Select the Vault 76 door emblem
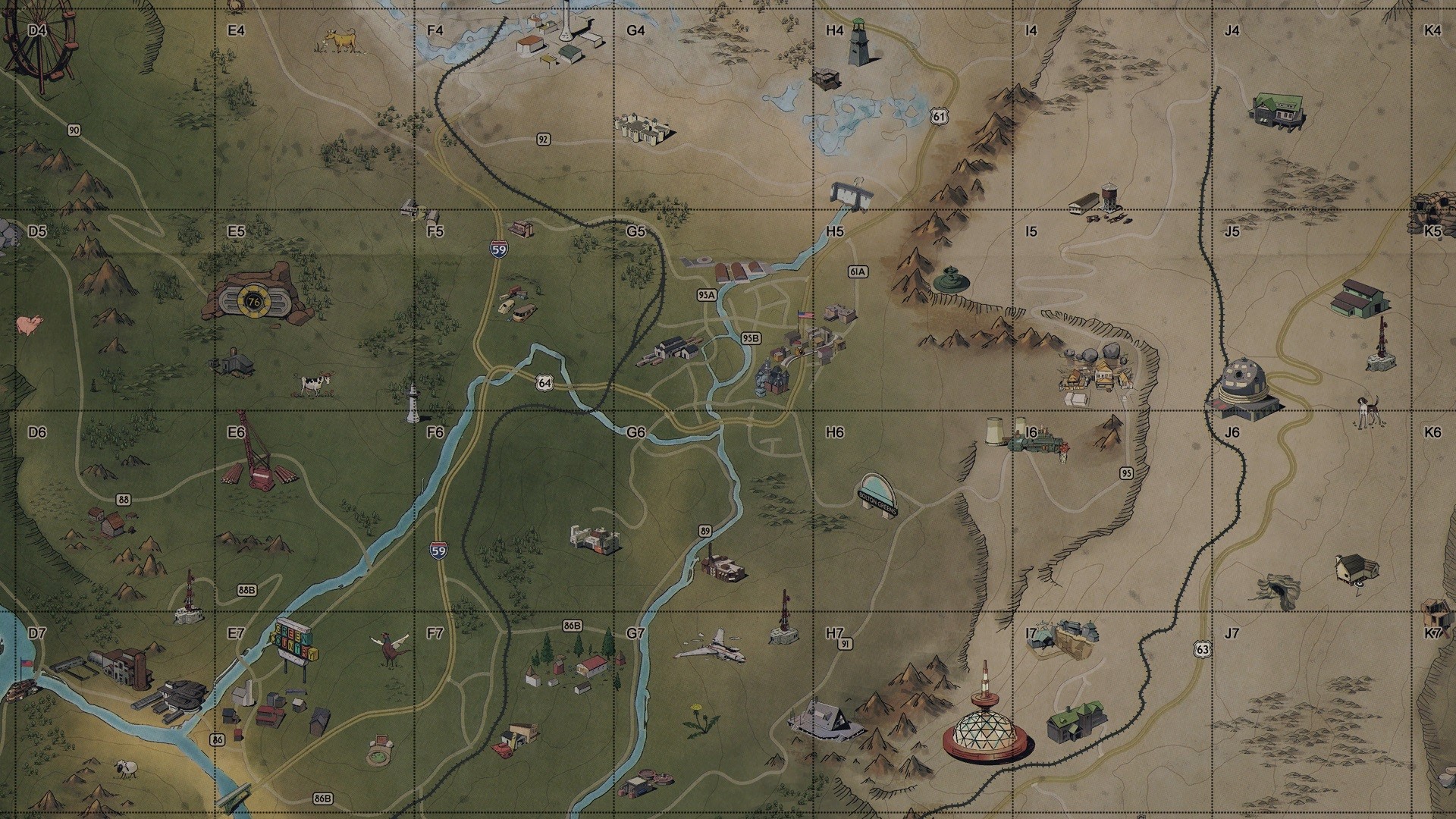 pos(254,300)
